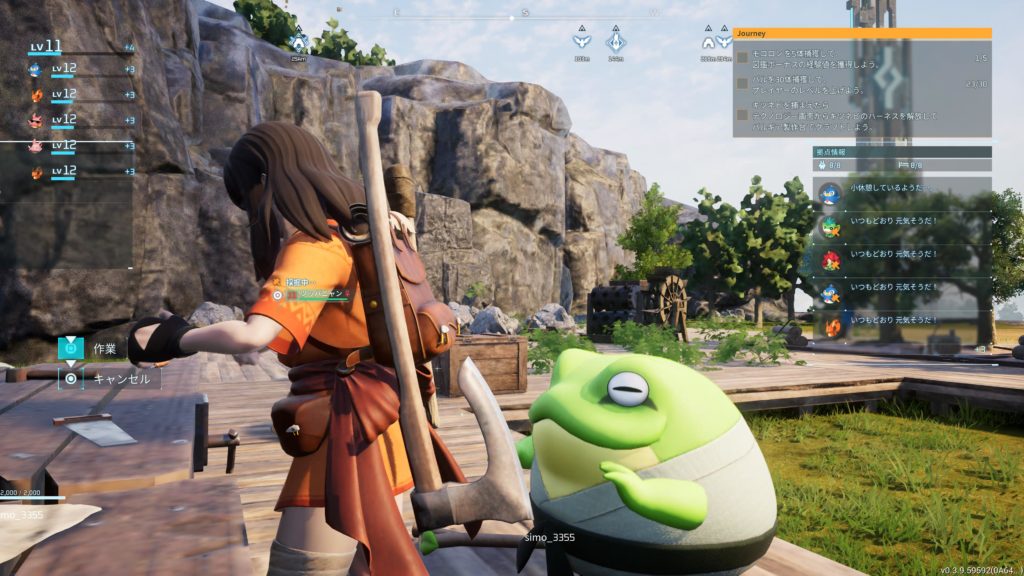1024x576 pixels.
Task: Tick the キツネビ harness objective checkbox
Action: tap(742, 114)
